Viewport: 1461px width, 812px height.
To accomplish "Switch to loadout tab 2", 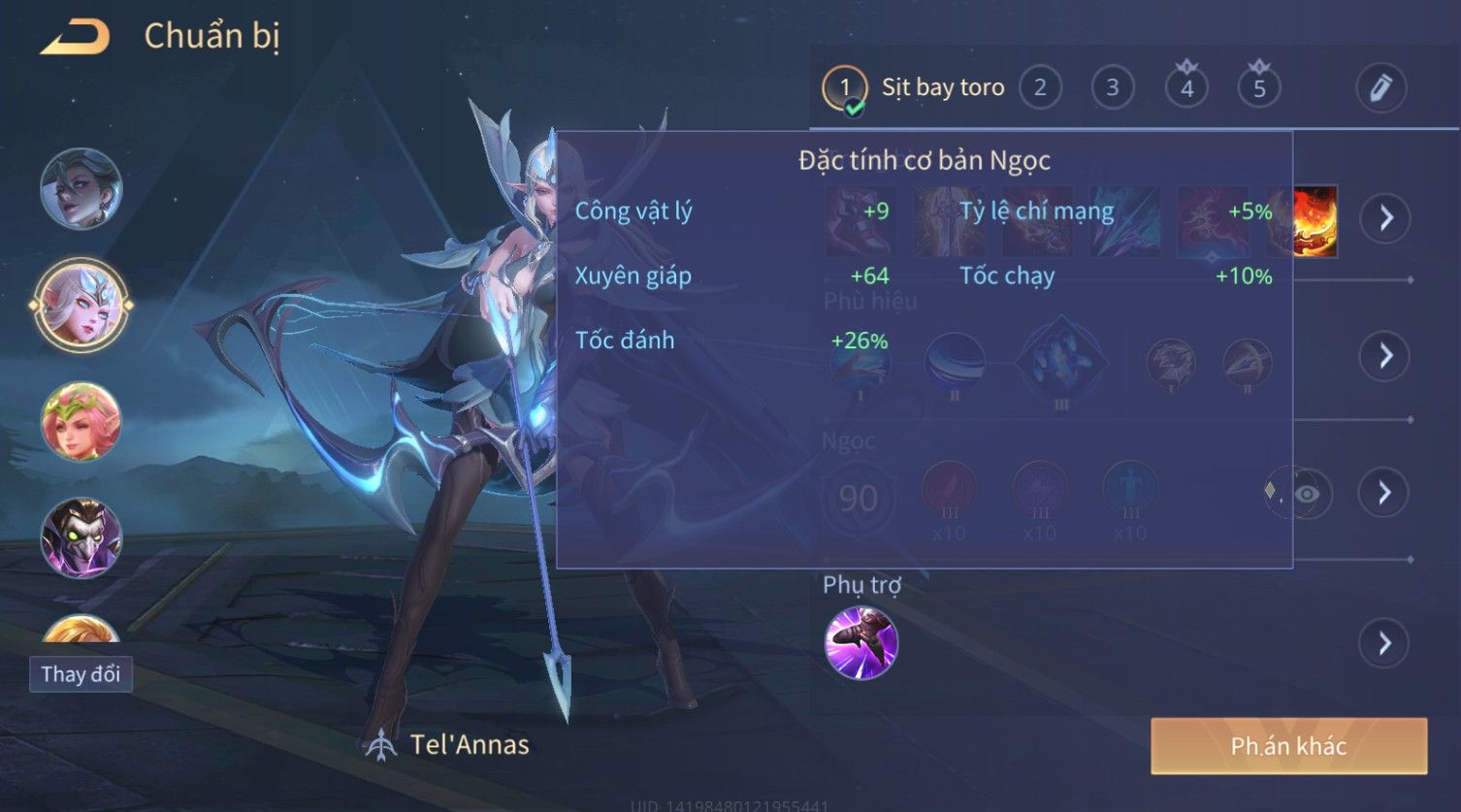I will [1040, 88].
